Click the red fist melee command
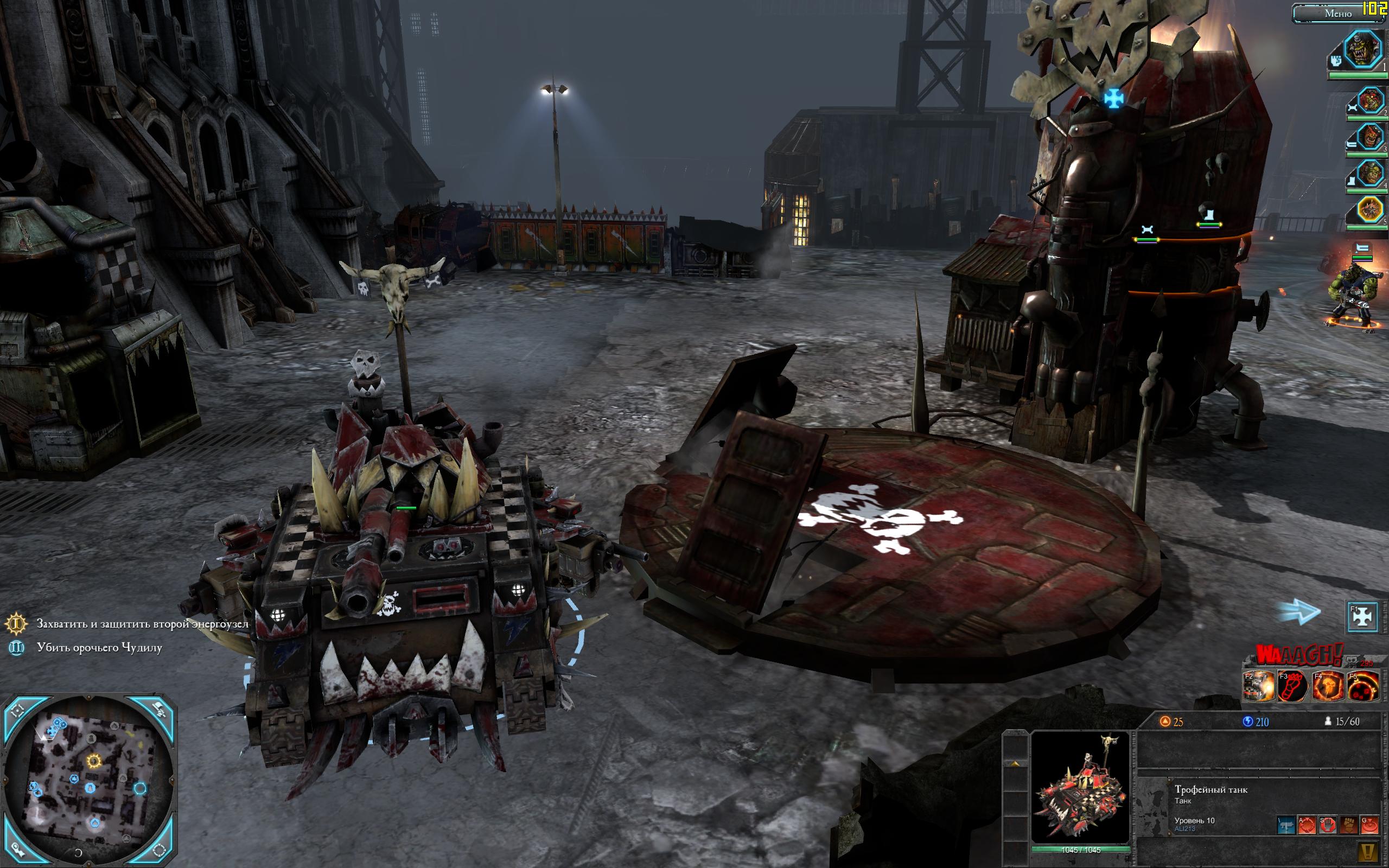 1348,826
